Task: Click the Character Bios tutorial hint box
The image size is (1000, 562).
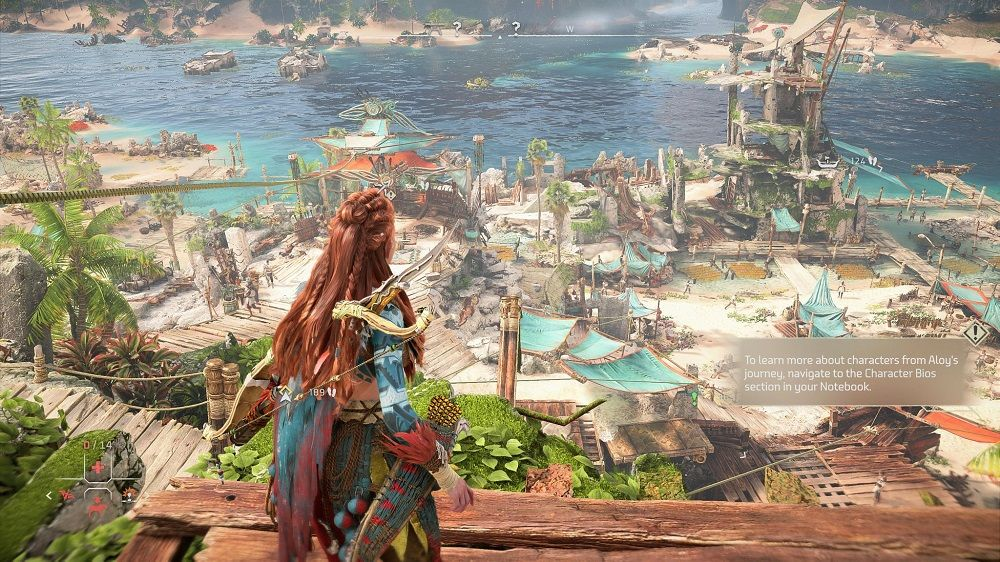Action: (853, 371)
